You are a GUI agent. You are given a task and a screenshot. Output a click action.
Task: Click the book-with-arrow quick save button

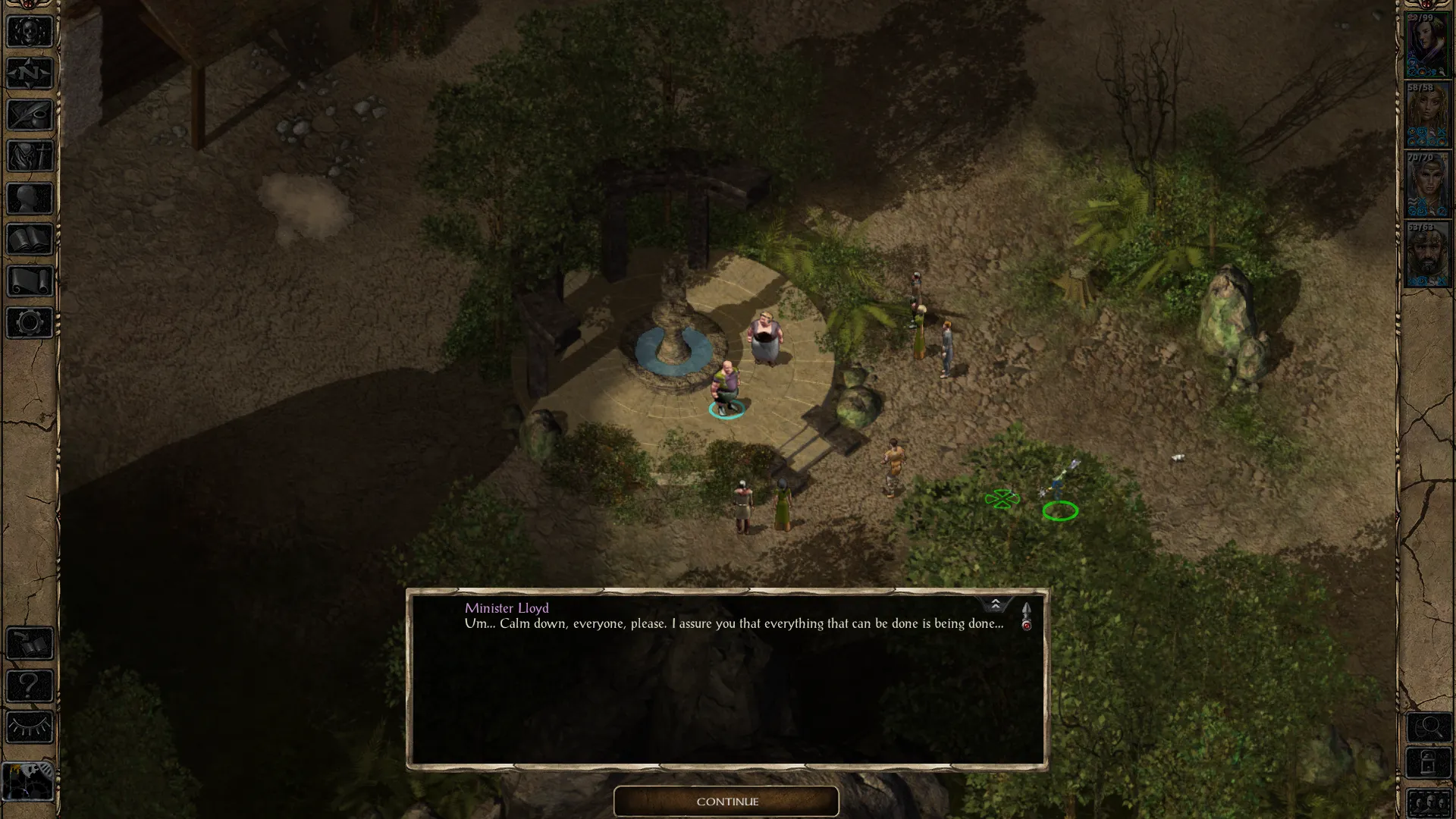30,644
